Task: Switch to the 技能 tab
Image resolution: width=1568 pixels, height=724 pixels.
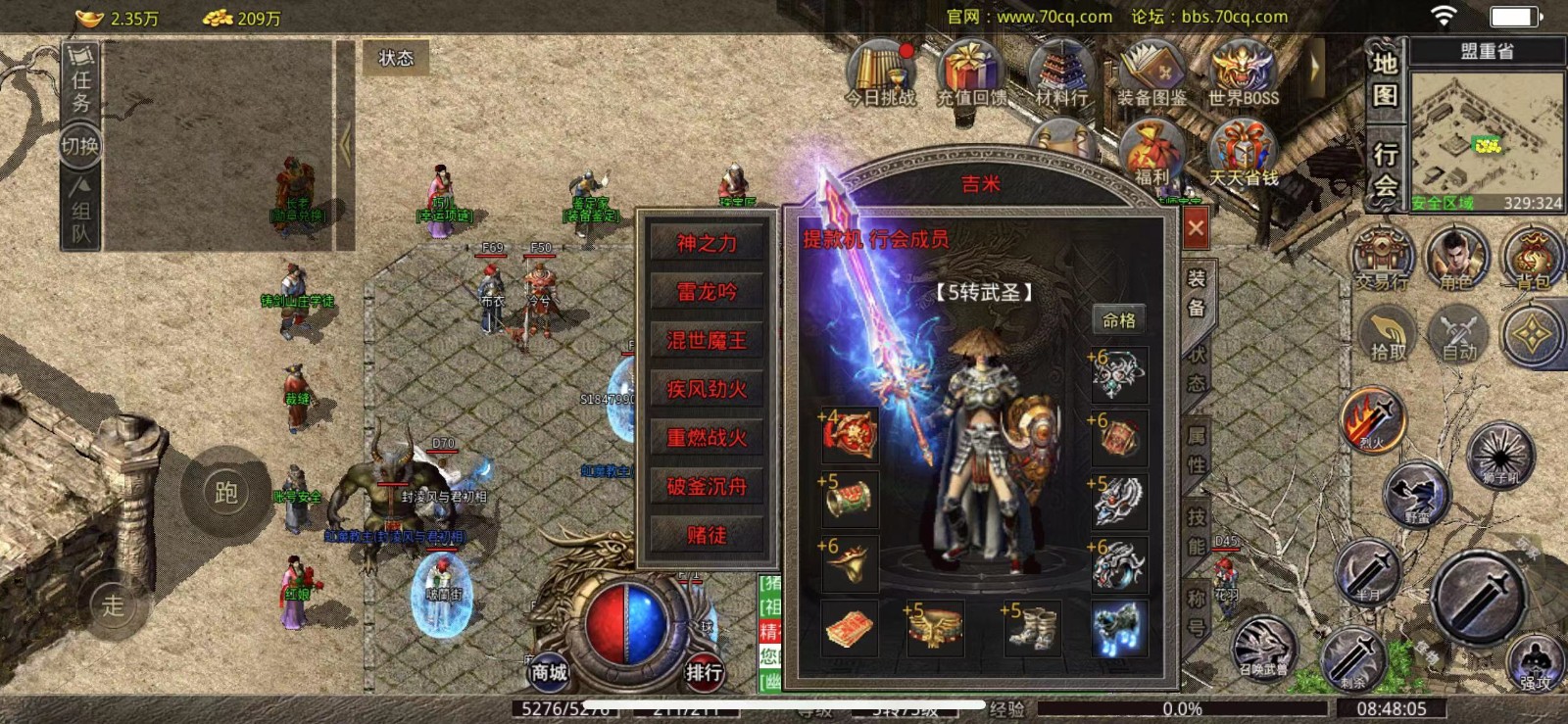Action: click(1197, 530)
